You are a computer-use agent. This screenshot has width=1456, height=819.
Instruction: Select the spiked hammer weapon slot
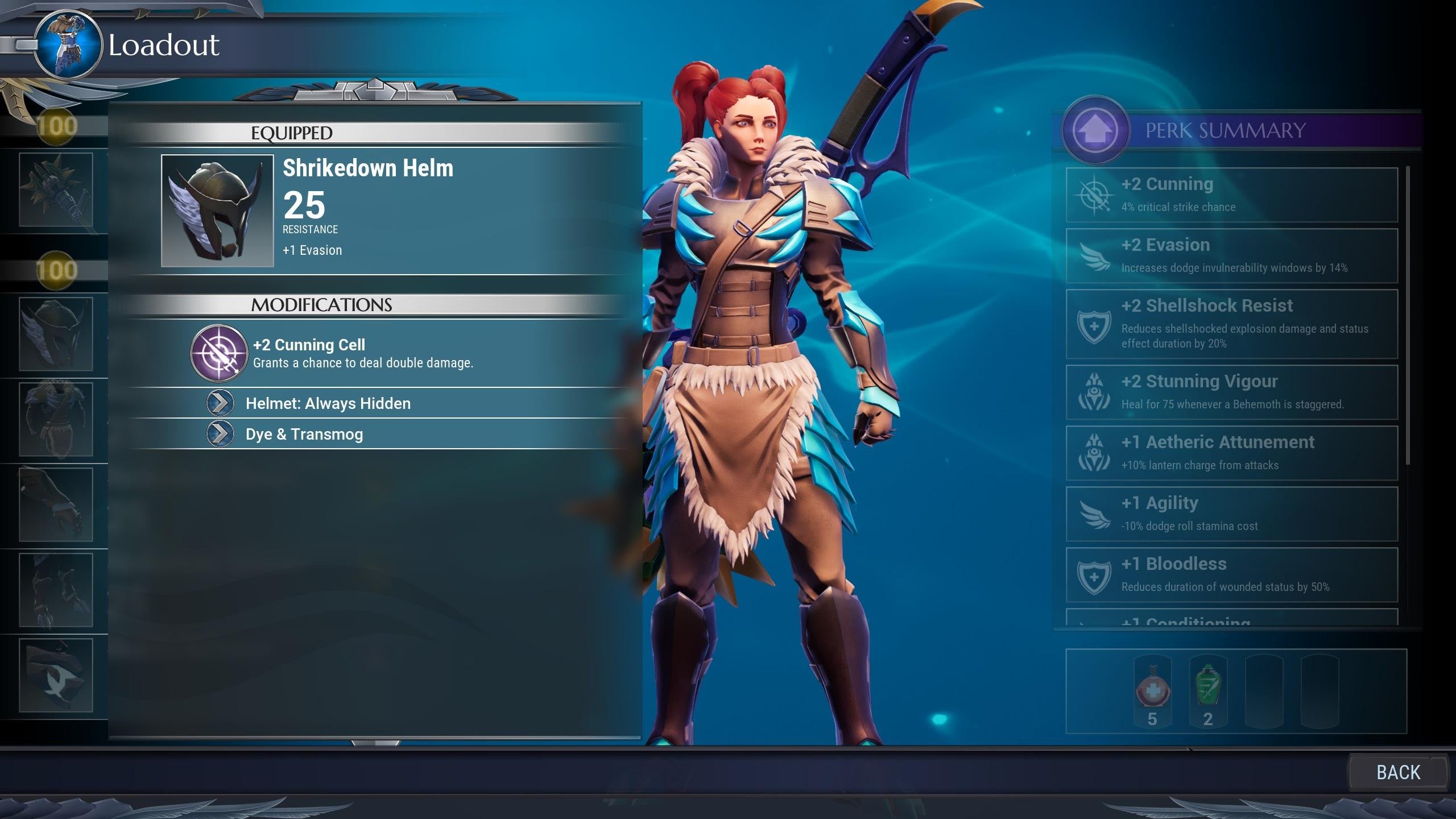click(x=56, y=189)
